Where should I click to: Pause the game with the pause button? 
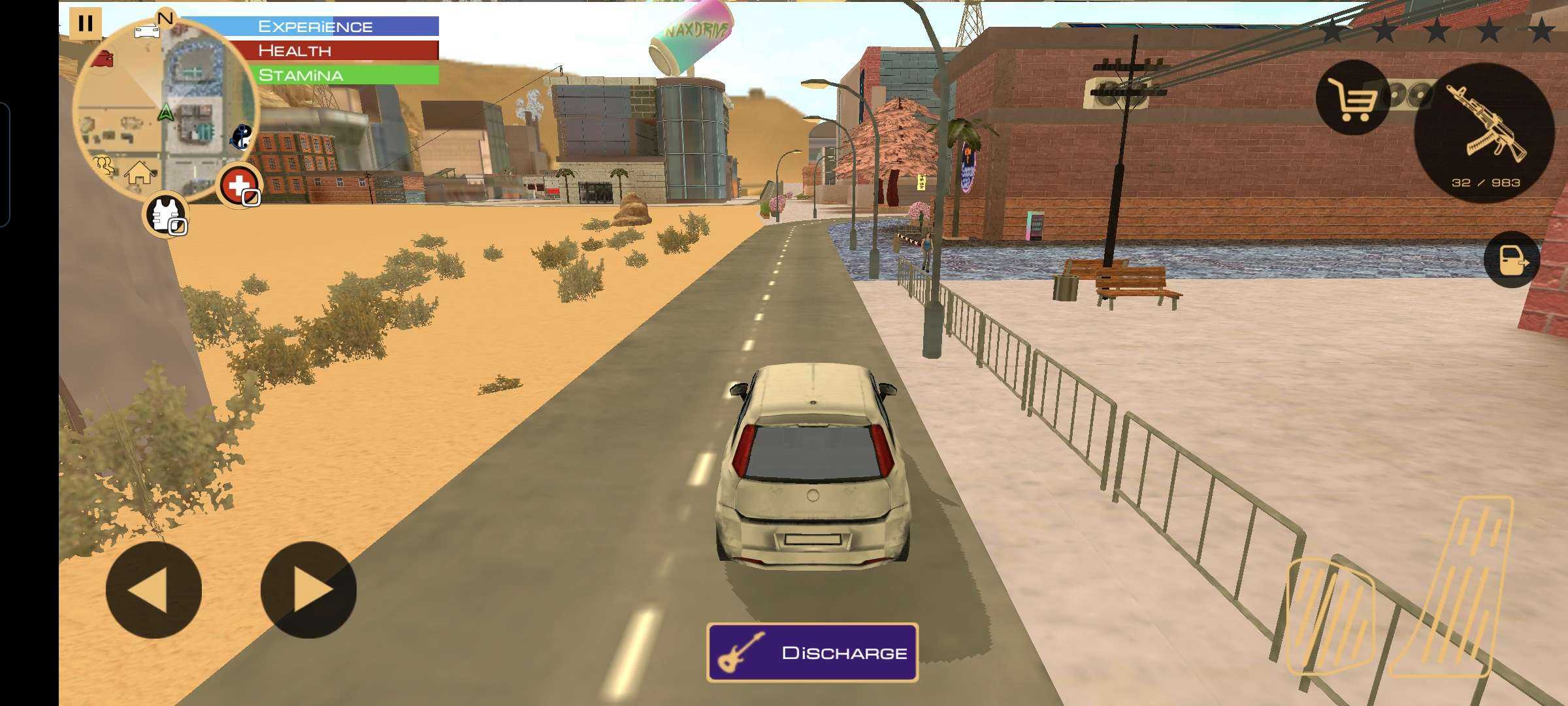tap(85, 24)
